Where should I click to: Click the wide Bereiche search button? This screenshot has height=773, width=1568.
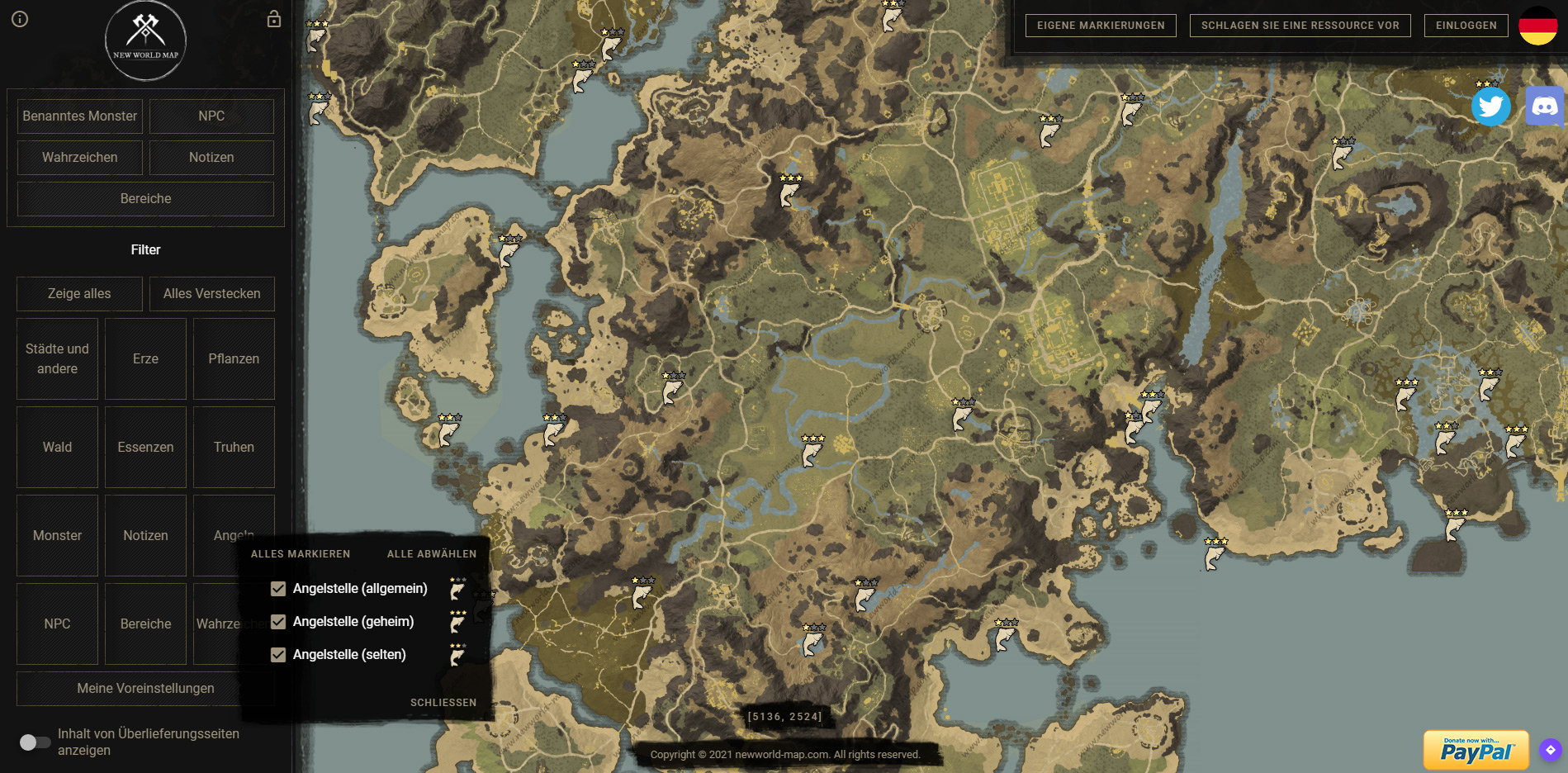[145, 199]
